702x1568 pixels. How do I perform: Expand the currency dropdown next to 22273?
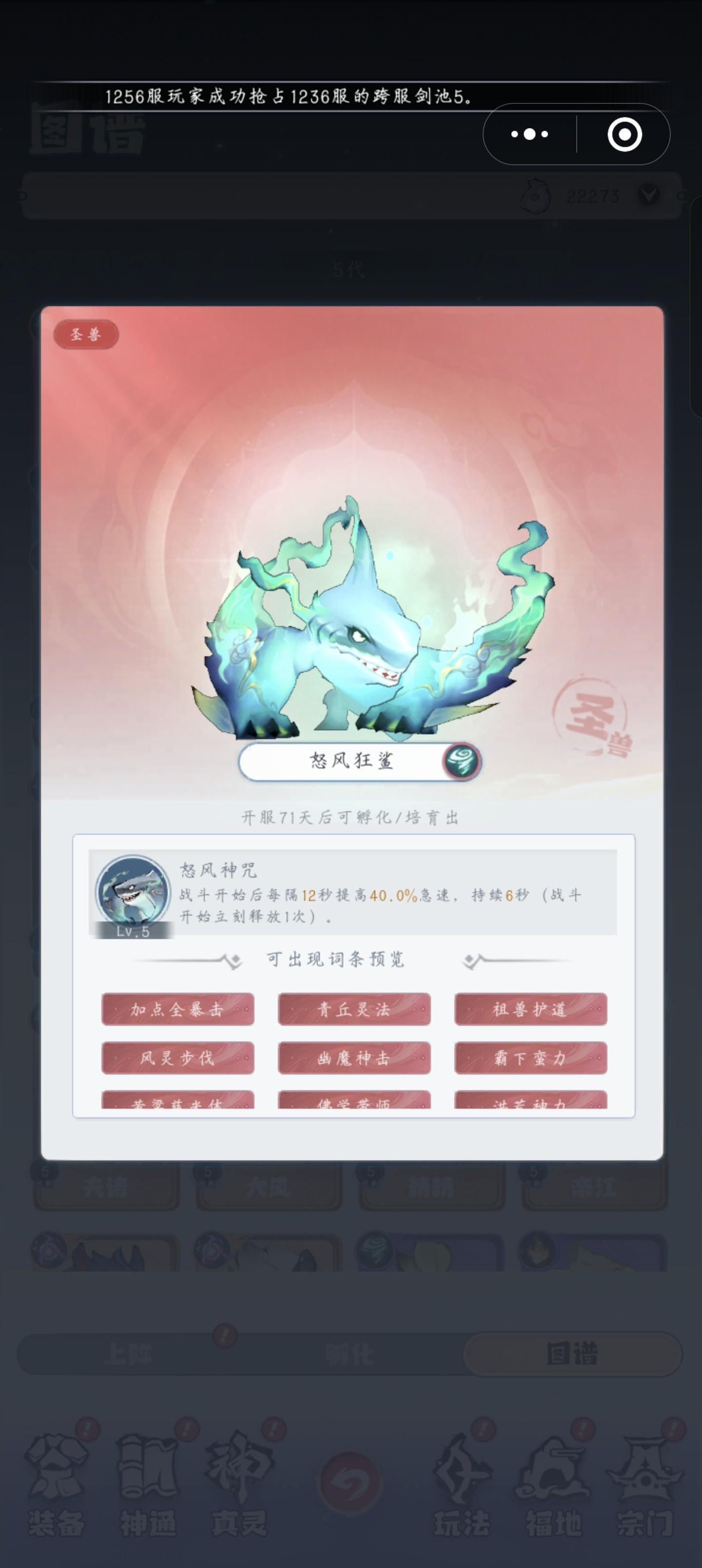point(650,196)
